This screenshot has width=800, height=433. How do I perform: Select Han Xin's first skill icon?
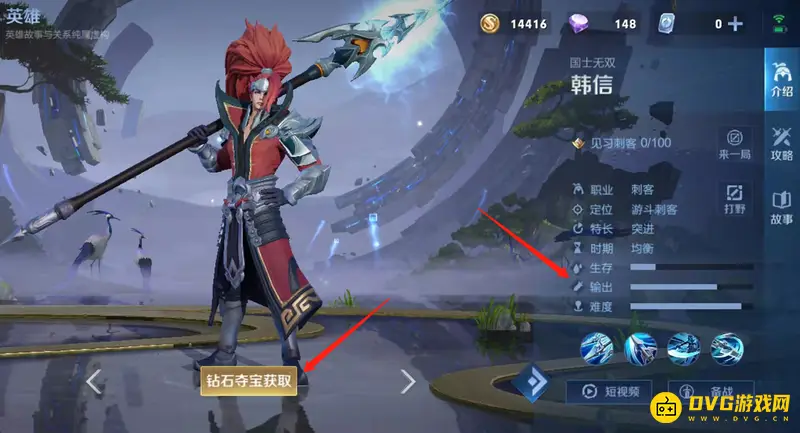[x=597, y=349]
